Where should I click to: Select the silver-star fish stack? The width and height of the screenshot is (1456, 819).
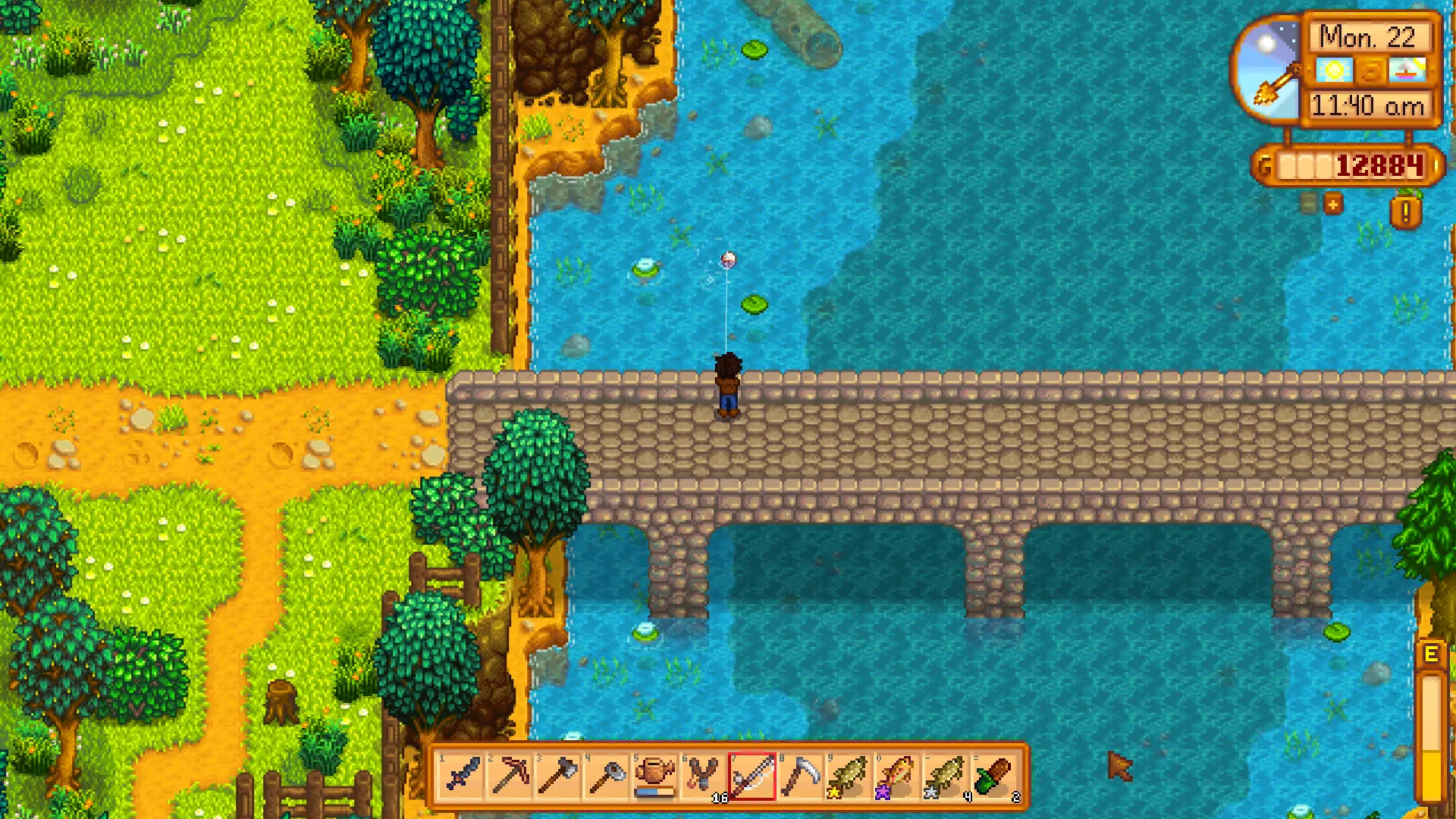[943, 777]
